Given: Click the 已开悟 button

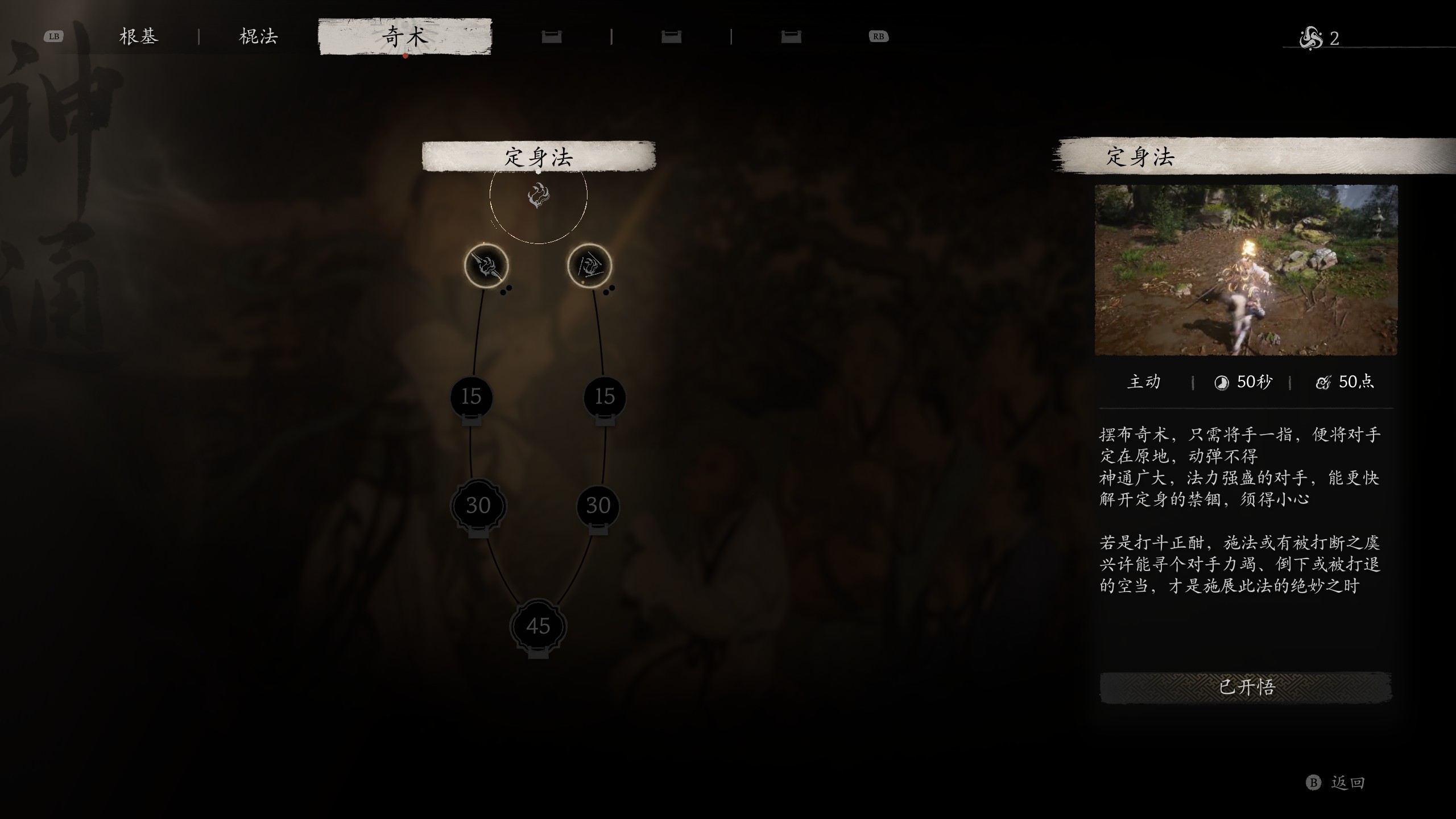Looking at the screenshot, I should click(1246, 687).
